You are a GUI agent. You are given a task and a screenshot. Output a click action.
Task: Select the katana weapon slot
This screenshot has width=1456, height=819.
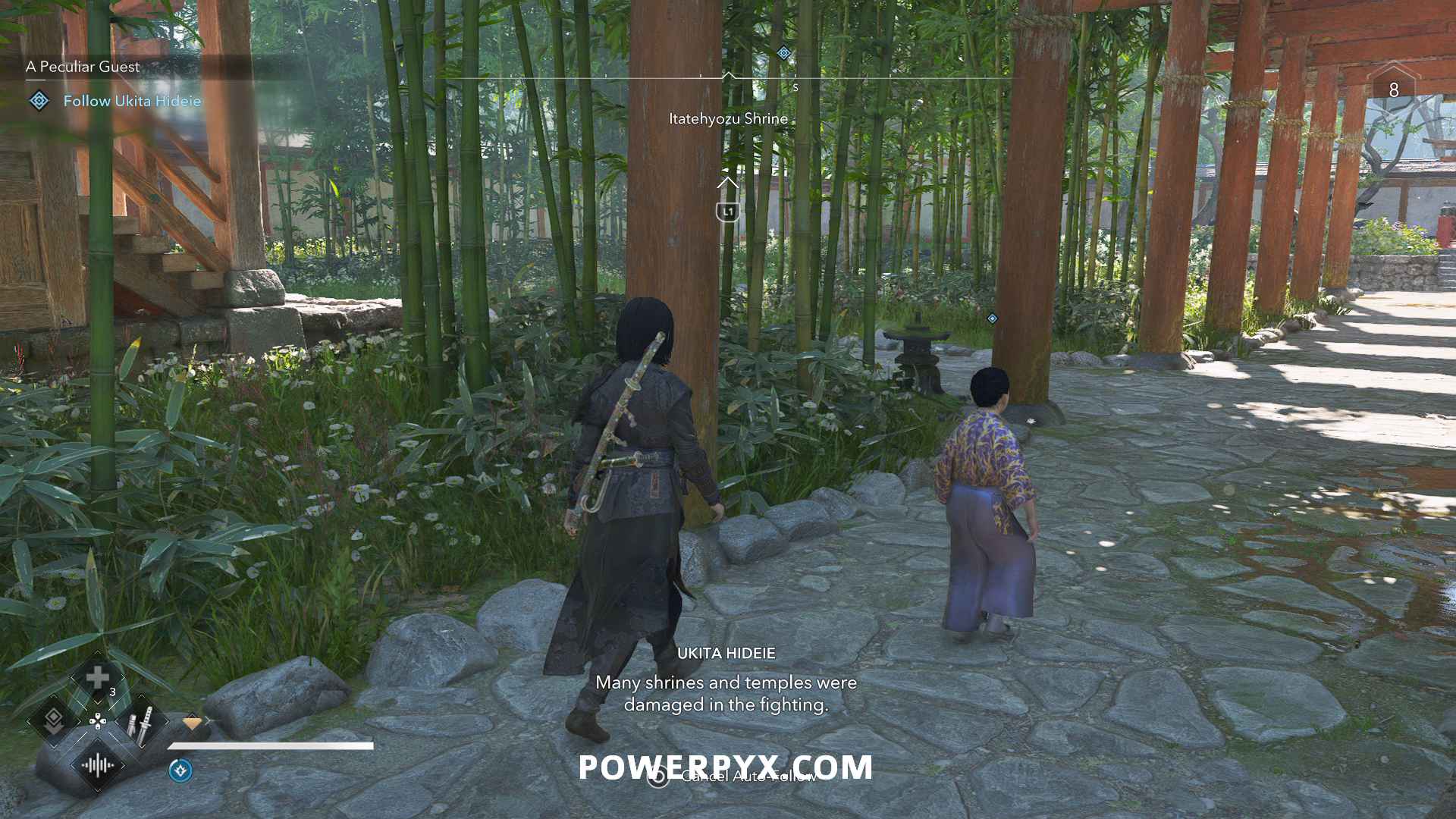point(142,723)
